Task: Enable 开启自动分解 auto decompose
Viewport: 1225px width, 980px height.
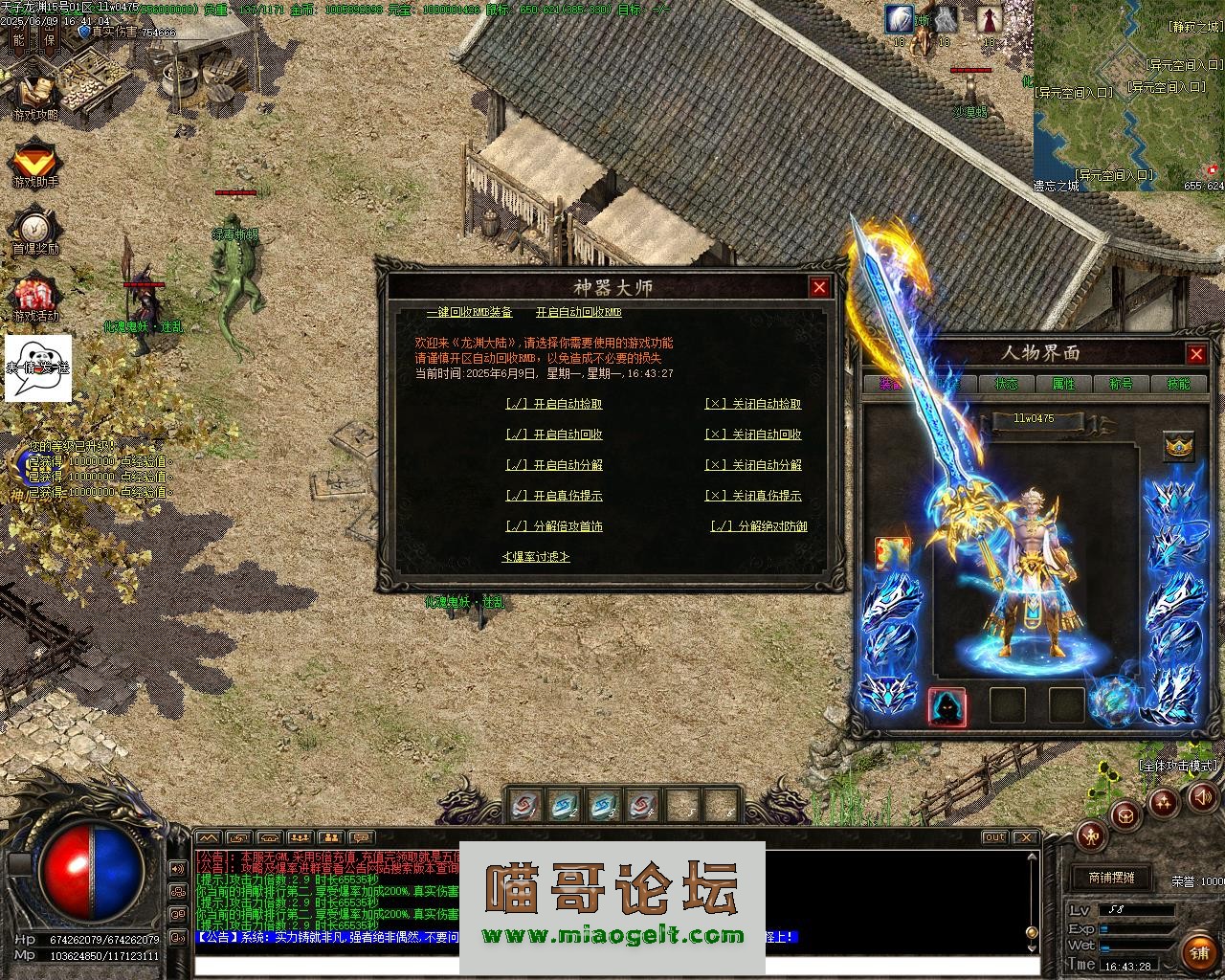Action: click(x=554, y=466)
